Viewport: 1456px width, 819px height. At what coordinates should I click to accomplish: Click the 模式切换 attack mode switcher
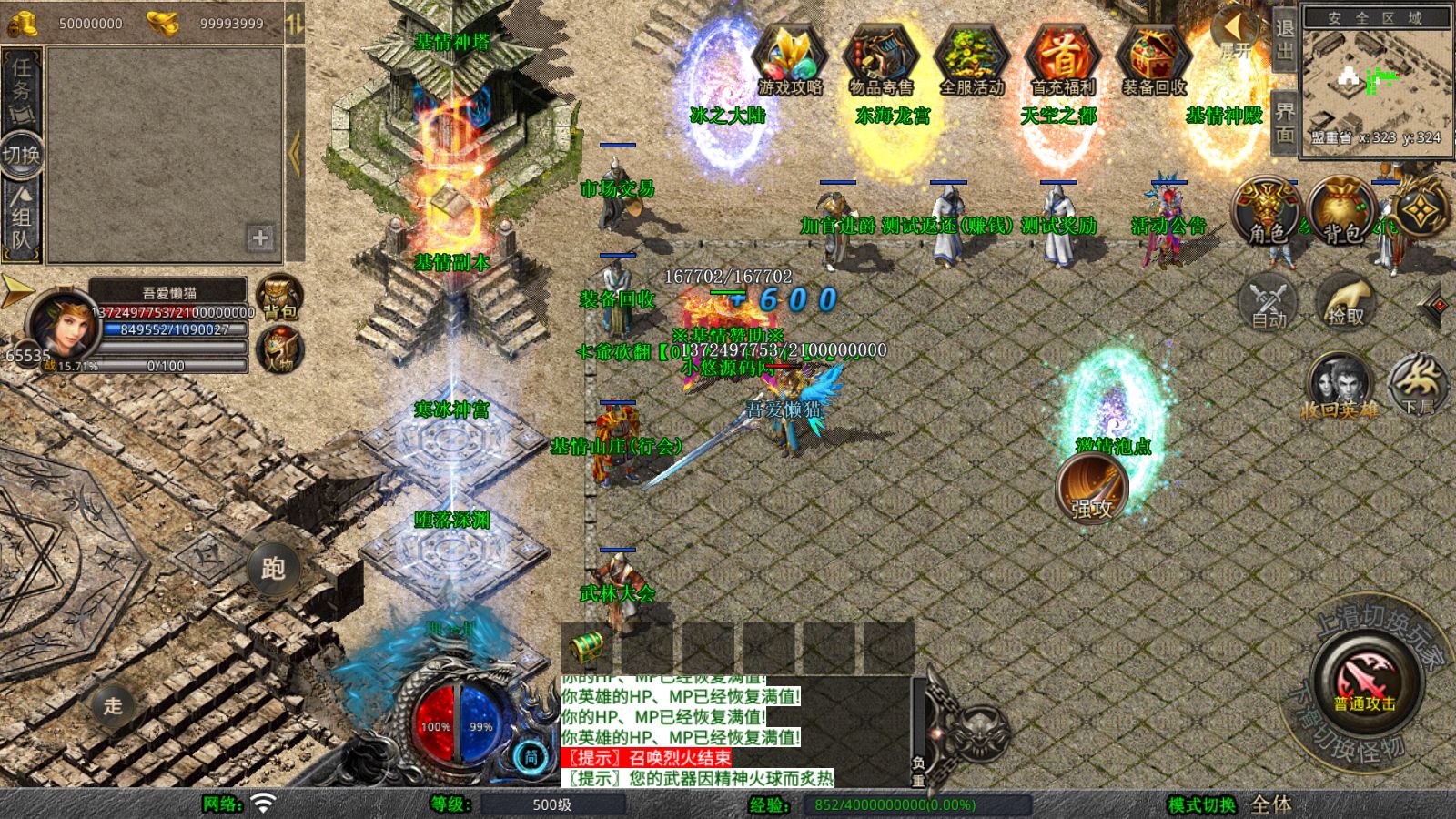(1202, 804)
